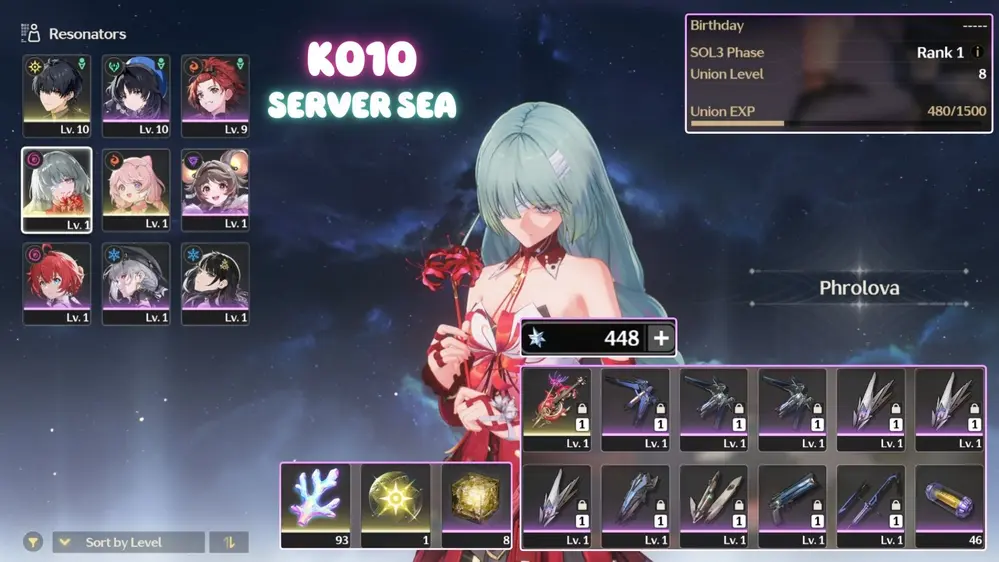
Task: Select the golden sun orb item
Action: pyautogui.click(x=395, y=505)
